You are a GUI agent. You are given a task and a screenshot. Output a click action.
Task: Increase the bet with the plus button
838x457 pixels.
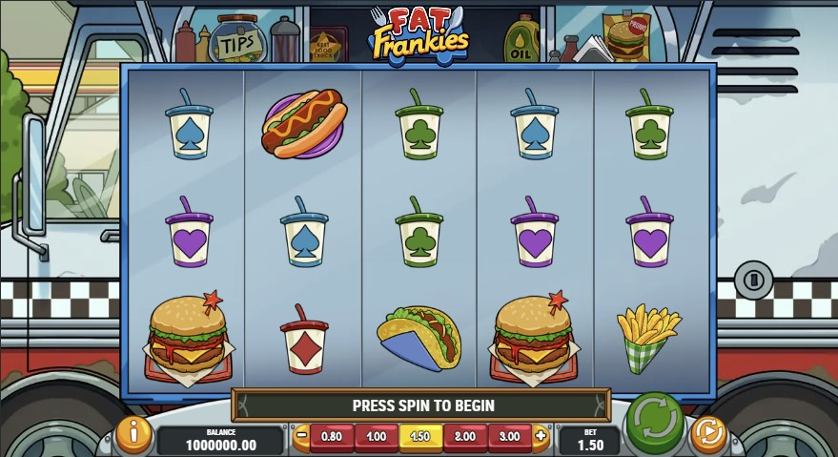[541, 436]
